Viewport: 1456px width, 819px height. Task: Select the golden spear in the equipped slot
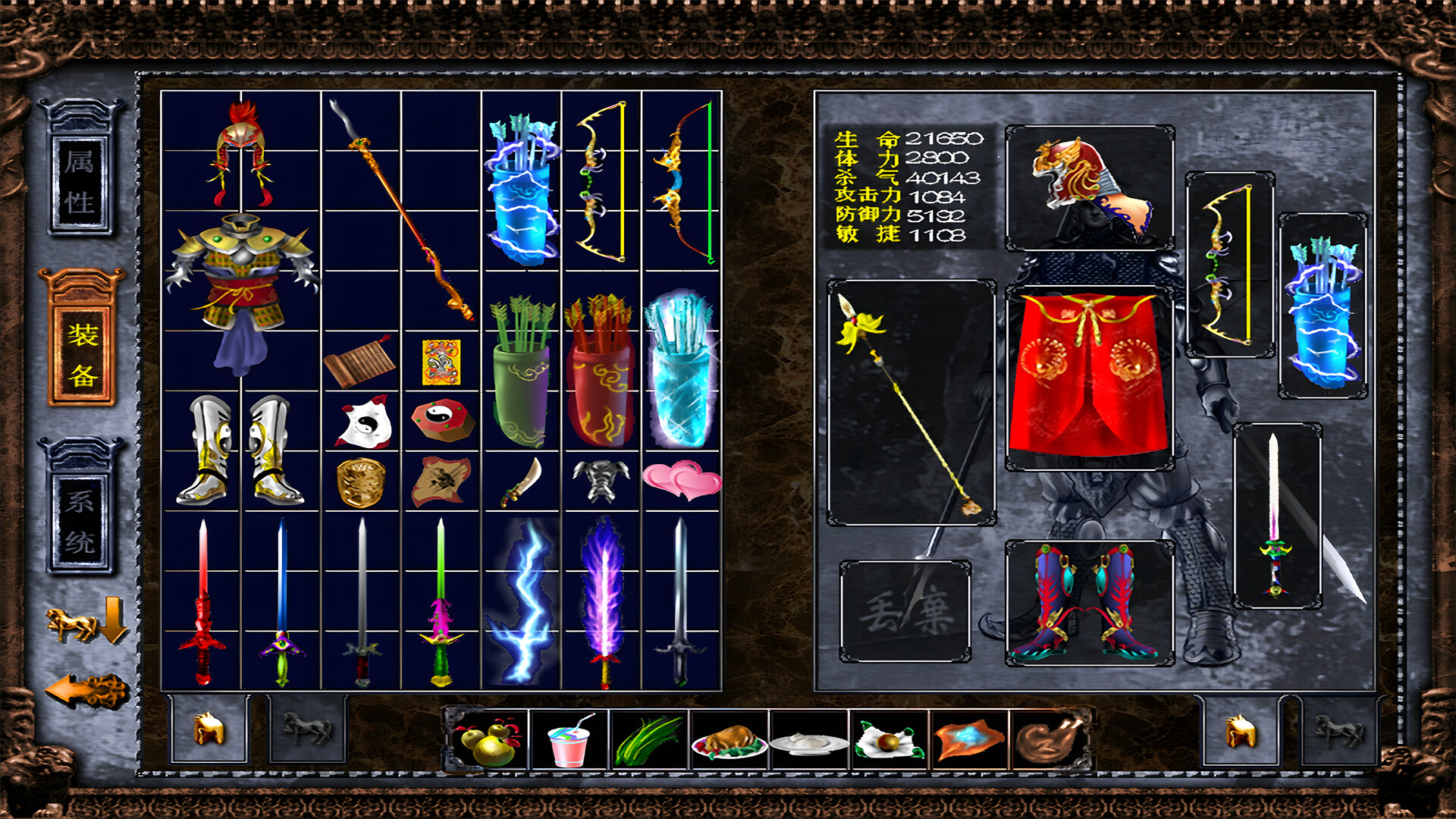[910, 402]
